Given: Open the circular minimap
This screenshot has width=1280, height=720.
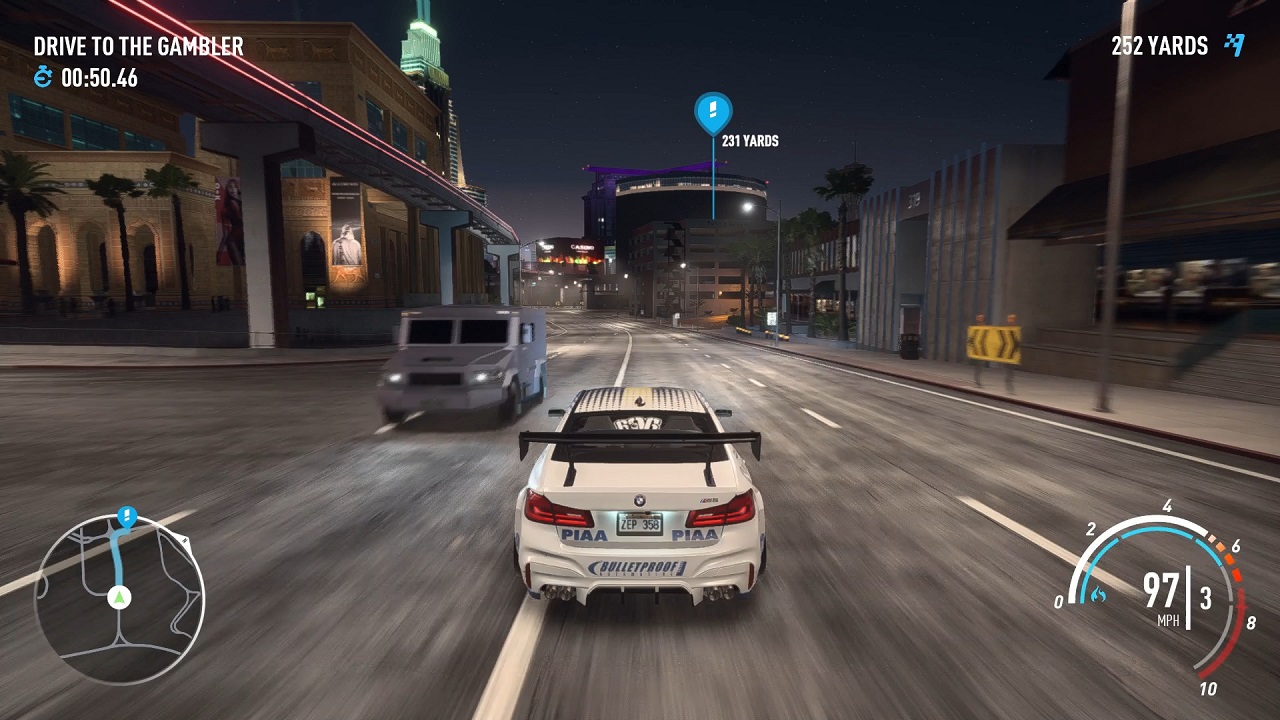Looking at the screenshot, I should click(x=119, y=599).
